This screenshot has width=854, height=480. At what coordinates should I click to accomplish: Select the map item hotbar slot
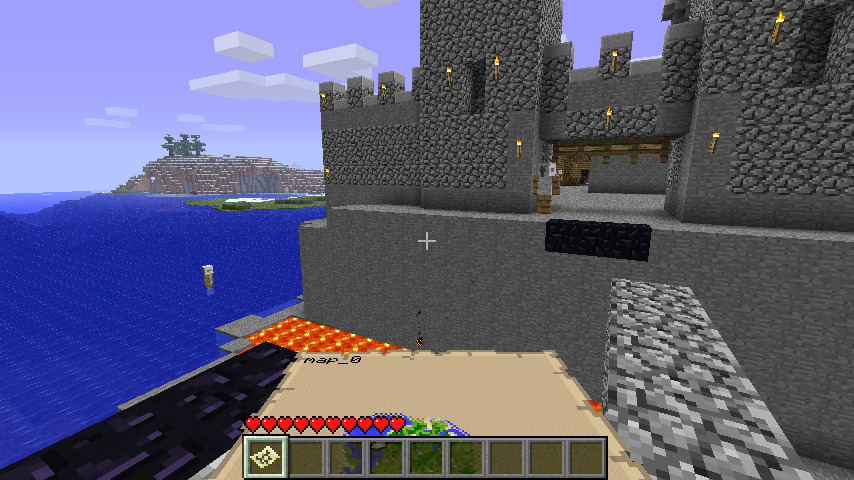tap(266, 458)
